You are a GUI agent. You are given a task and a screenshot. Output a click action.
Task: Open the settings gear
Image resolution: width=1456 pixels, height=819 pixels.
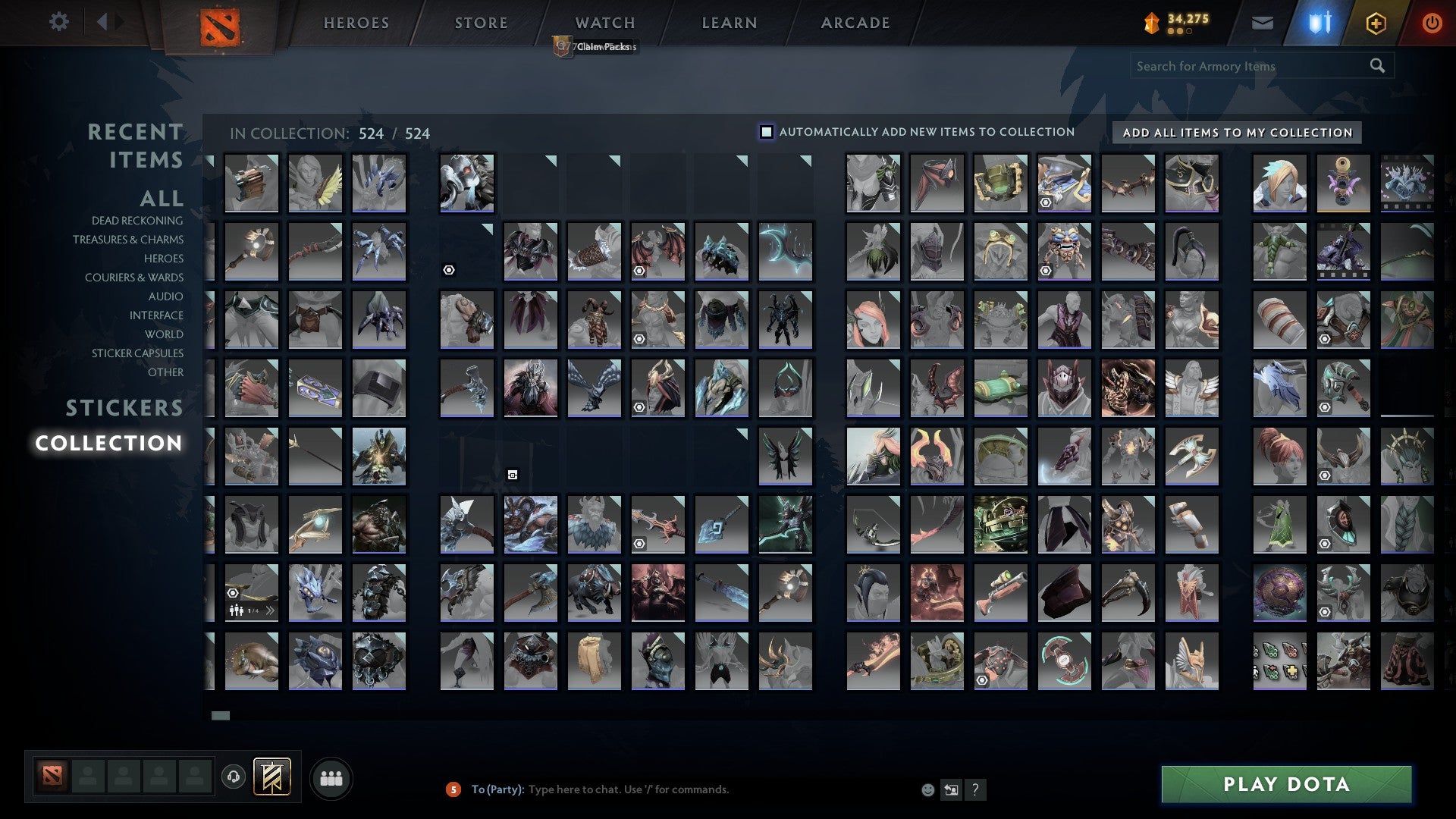58,21
